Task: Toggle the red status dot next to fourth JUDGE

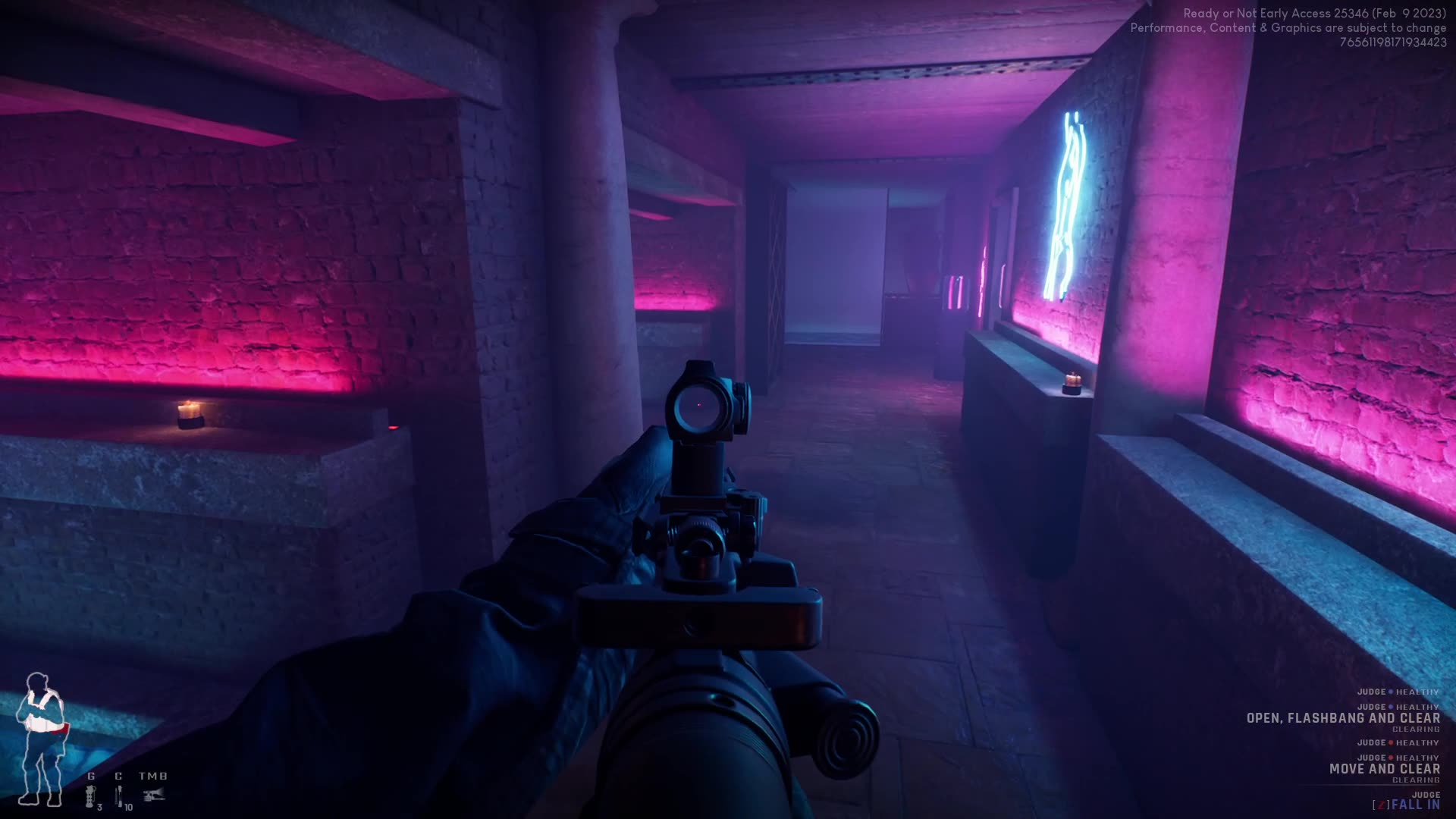Action: (x=1391, y=758)
